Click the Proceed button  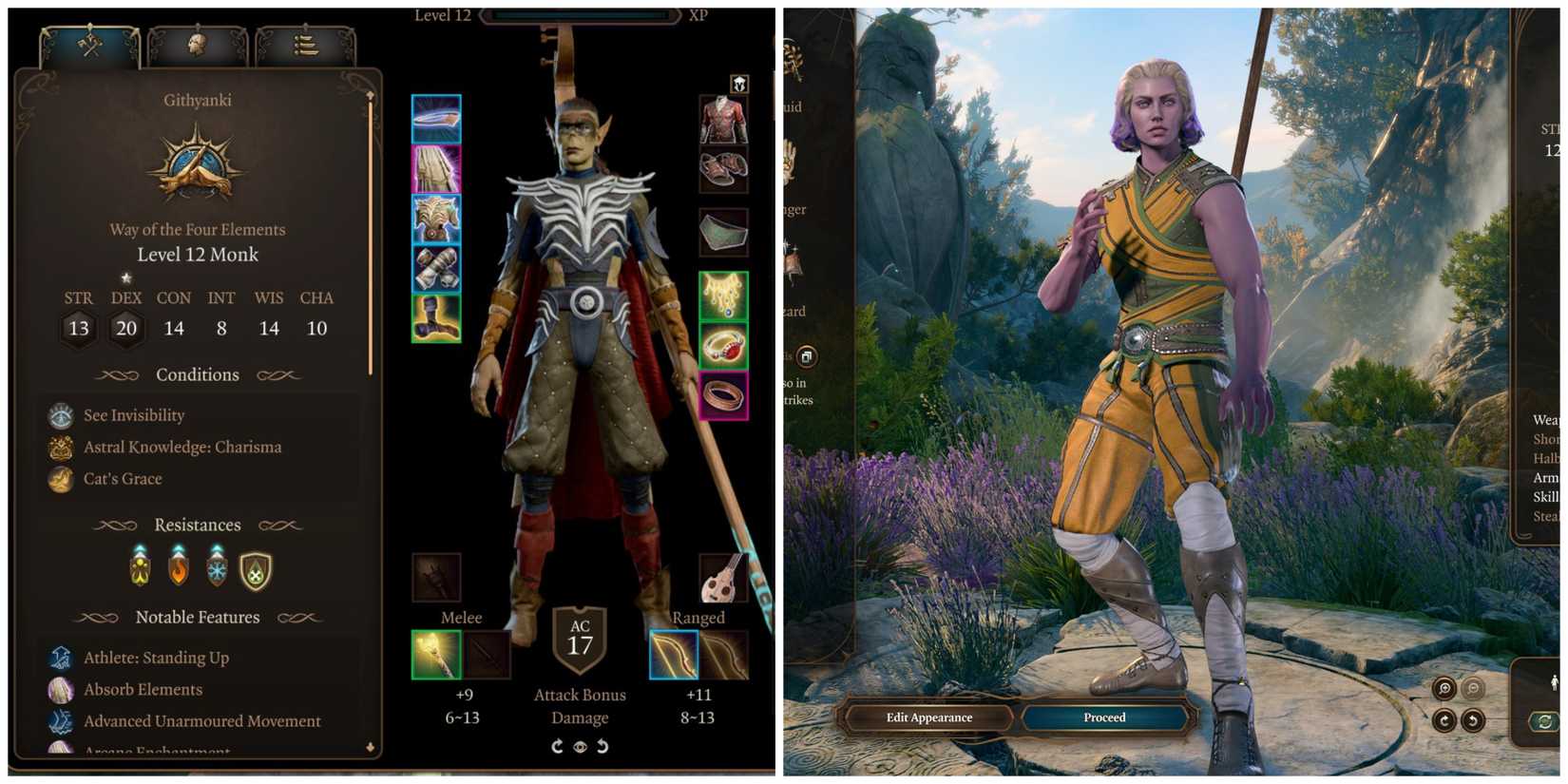click(x=1103, y=717)
